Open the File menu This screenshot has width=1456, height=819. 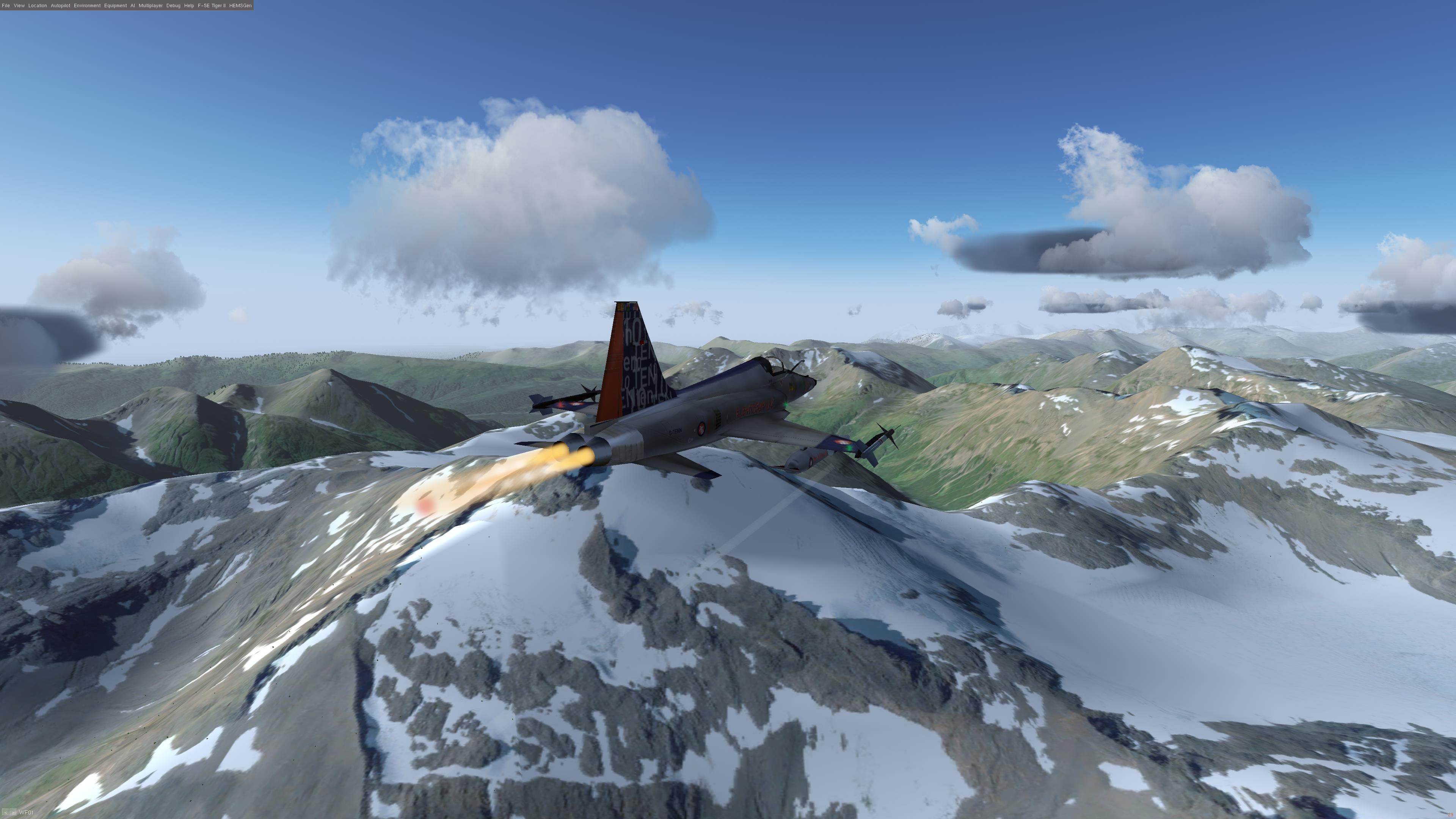tap(6, 6)
